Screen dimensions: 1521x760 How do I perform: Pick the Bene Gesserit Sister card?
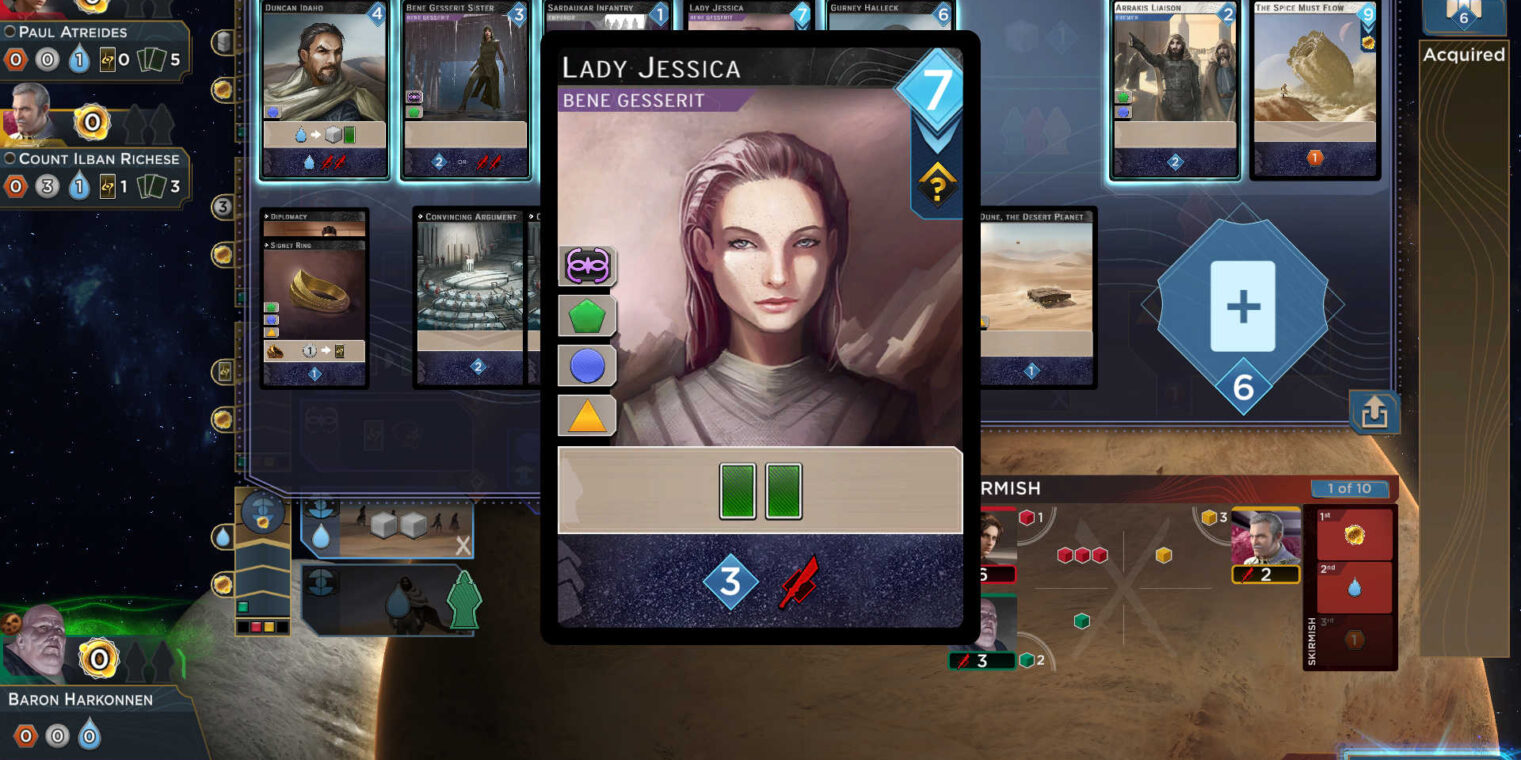click(465, 90)
